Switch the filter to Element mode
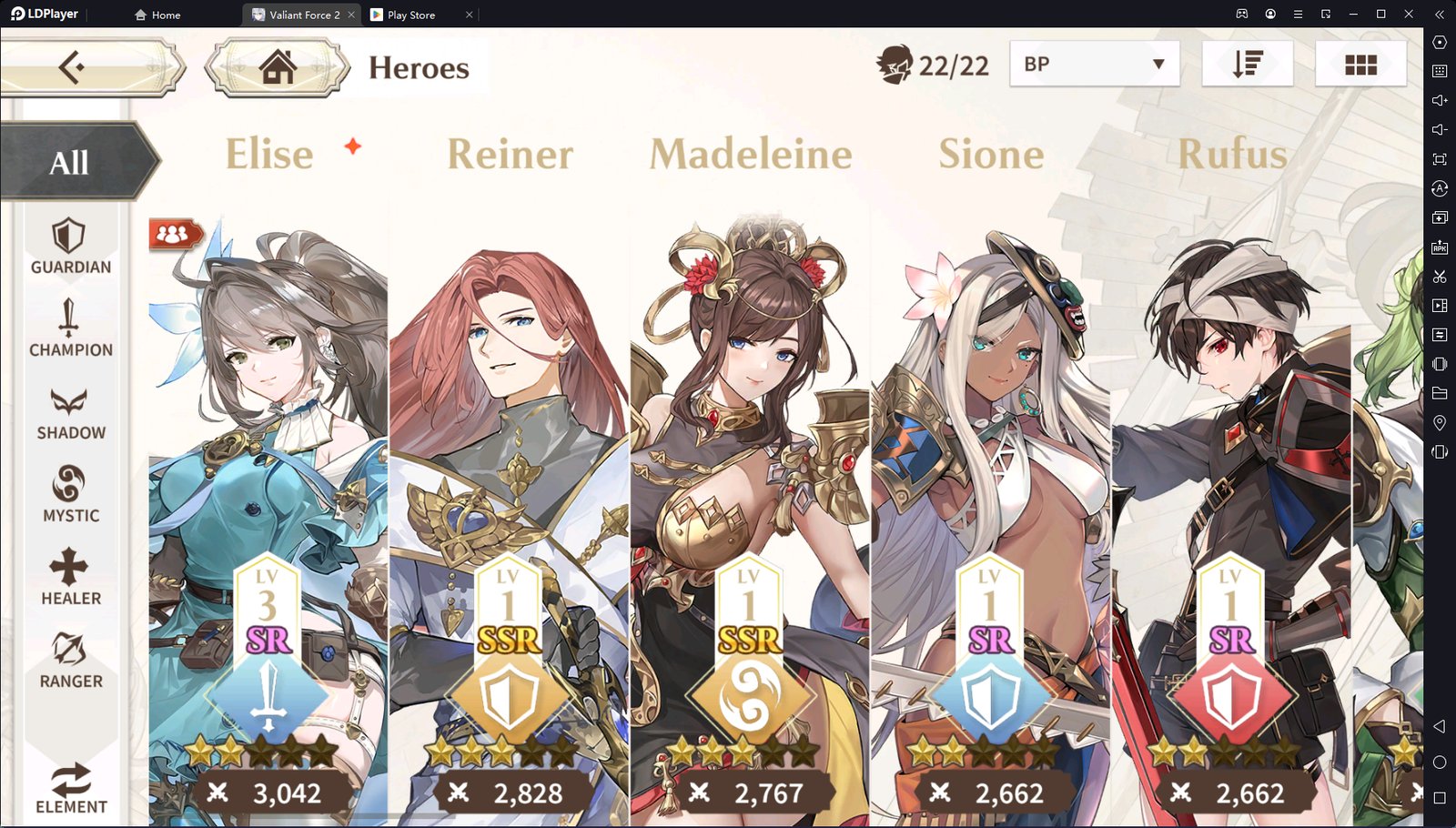The image size is (1456, 828). (x=70, y=787)
